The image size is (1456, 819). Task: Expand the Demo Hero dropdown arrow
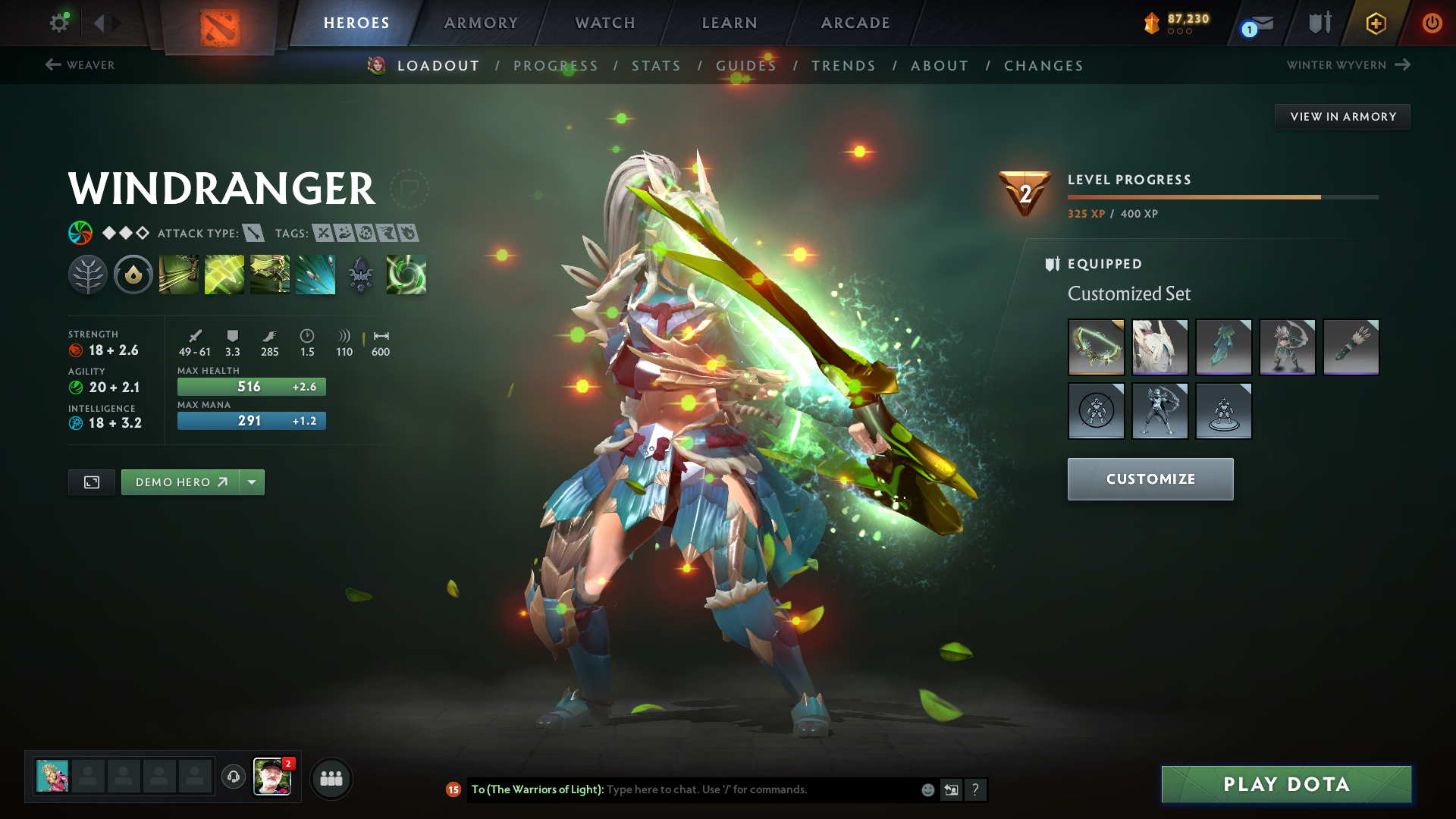[252, 482]
